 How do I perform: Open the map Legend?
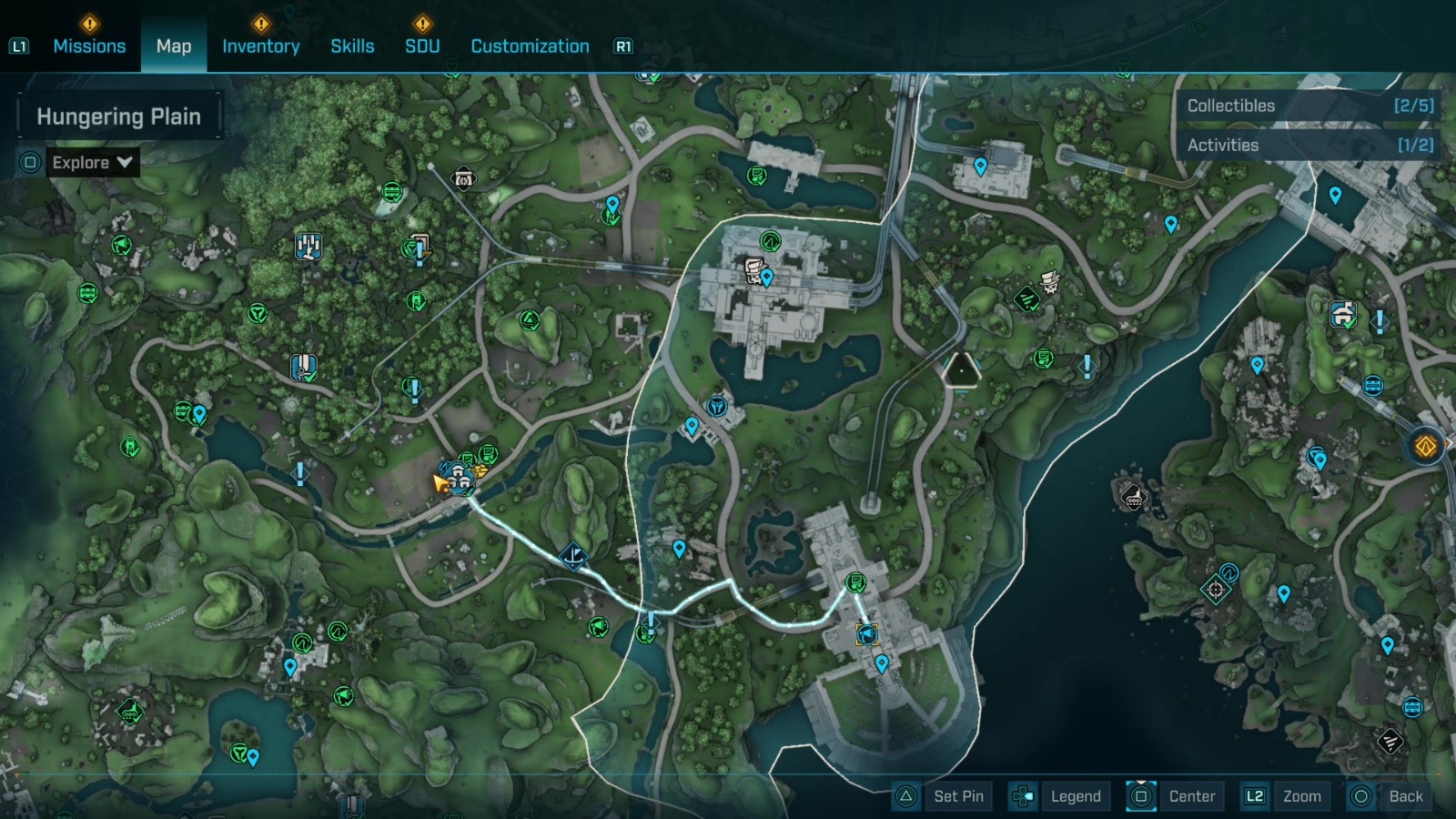click(1075, 796)
